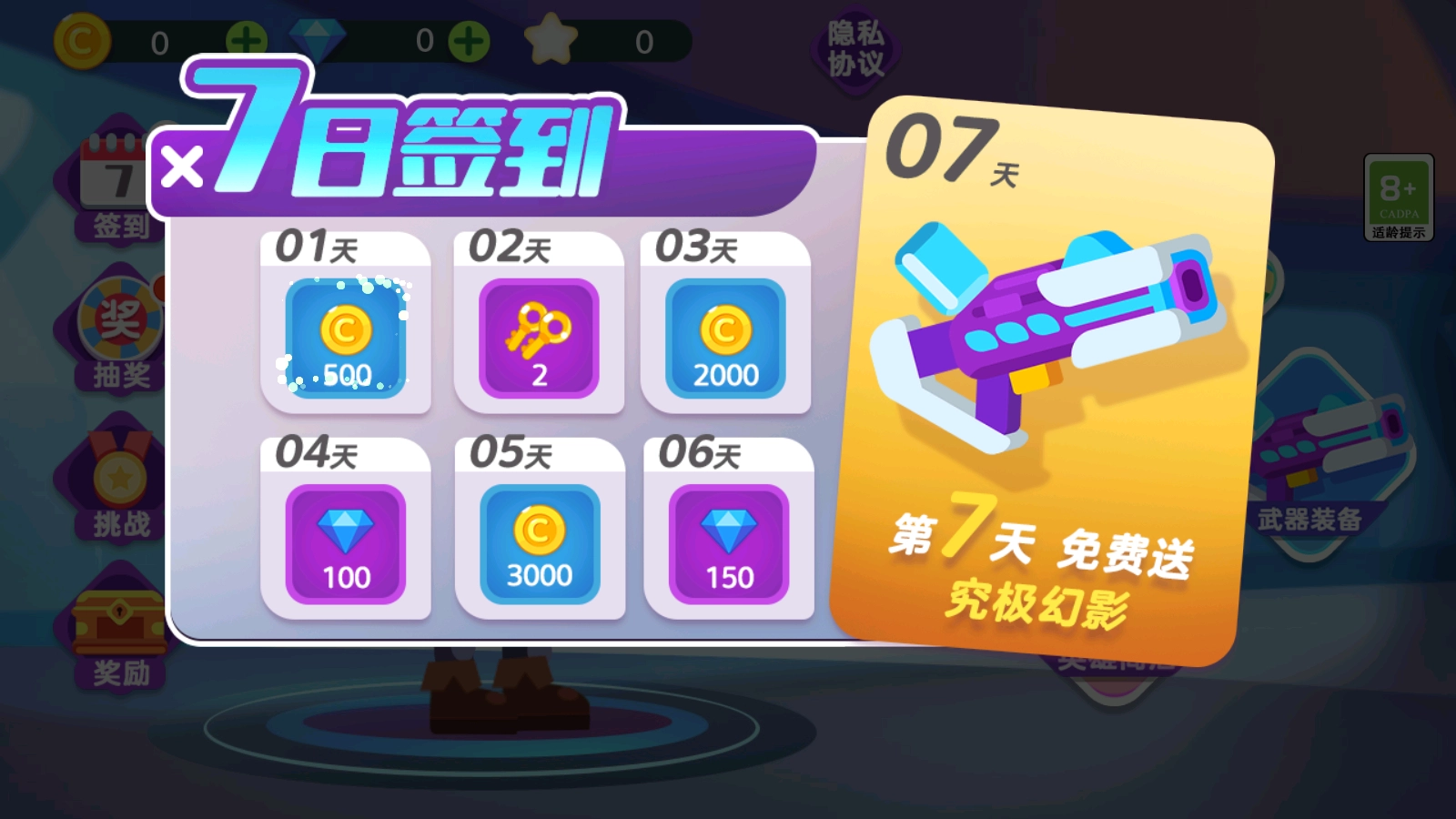Tap the plus beside the coin balance

point(246,38)
